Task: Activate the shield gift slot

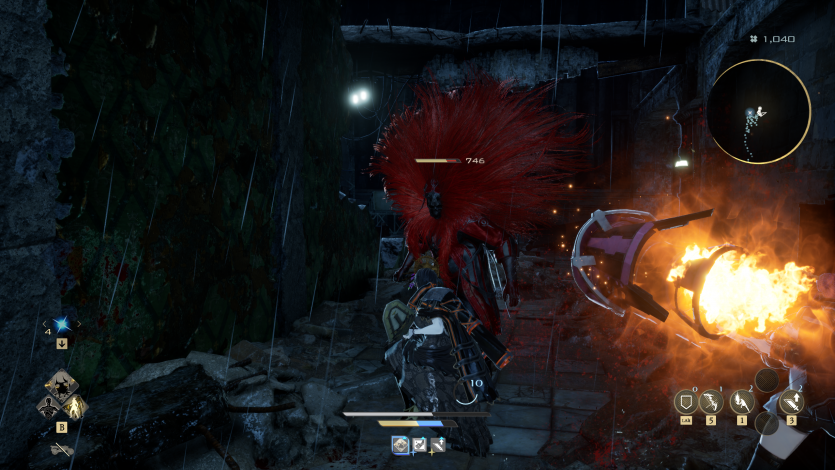Action: (x=686, y=402)
